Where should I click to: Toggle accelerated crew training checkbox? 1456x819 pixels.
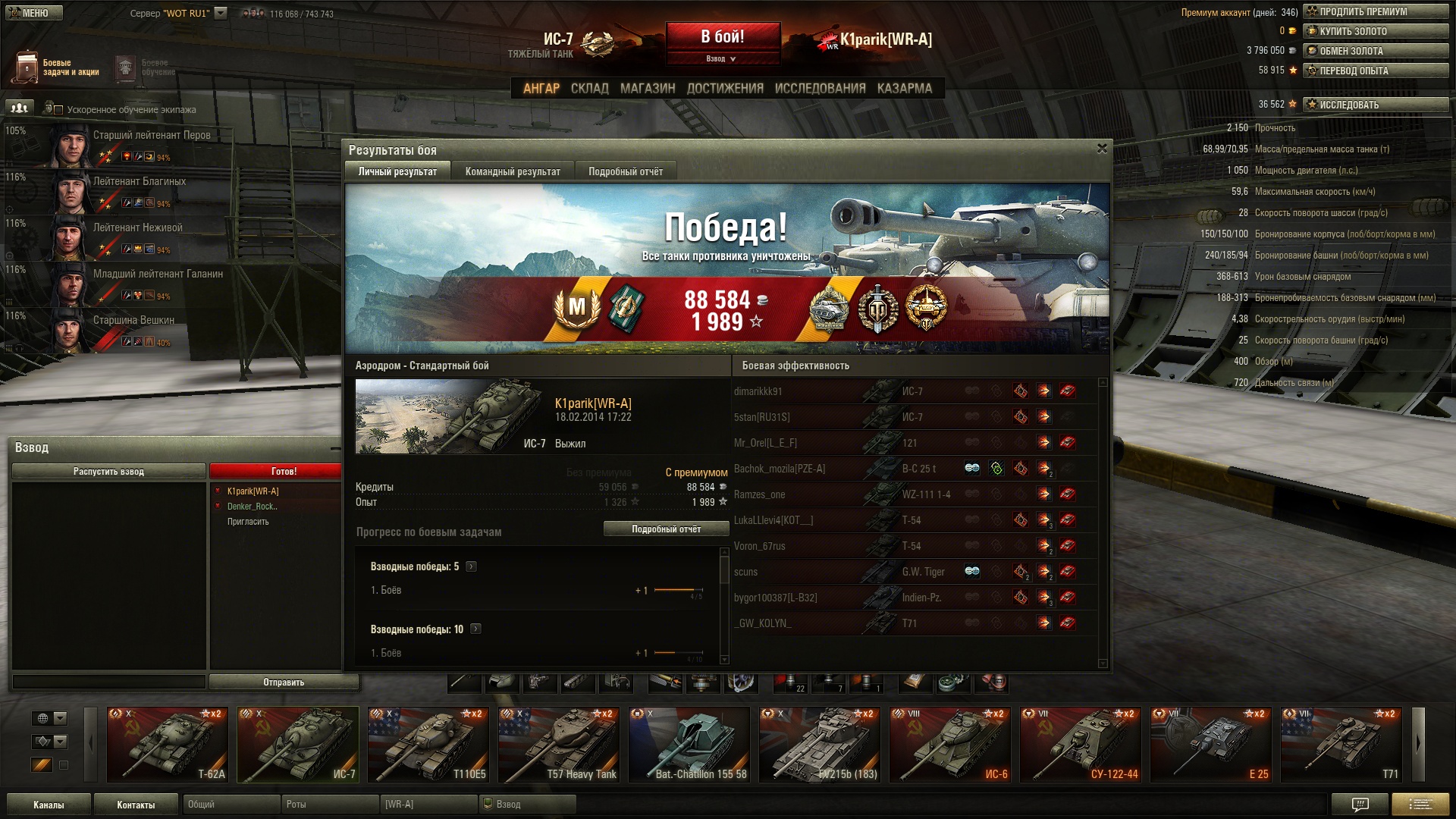pos(58,110)
